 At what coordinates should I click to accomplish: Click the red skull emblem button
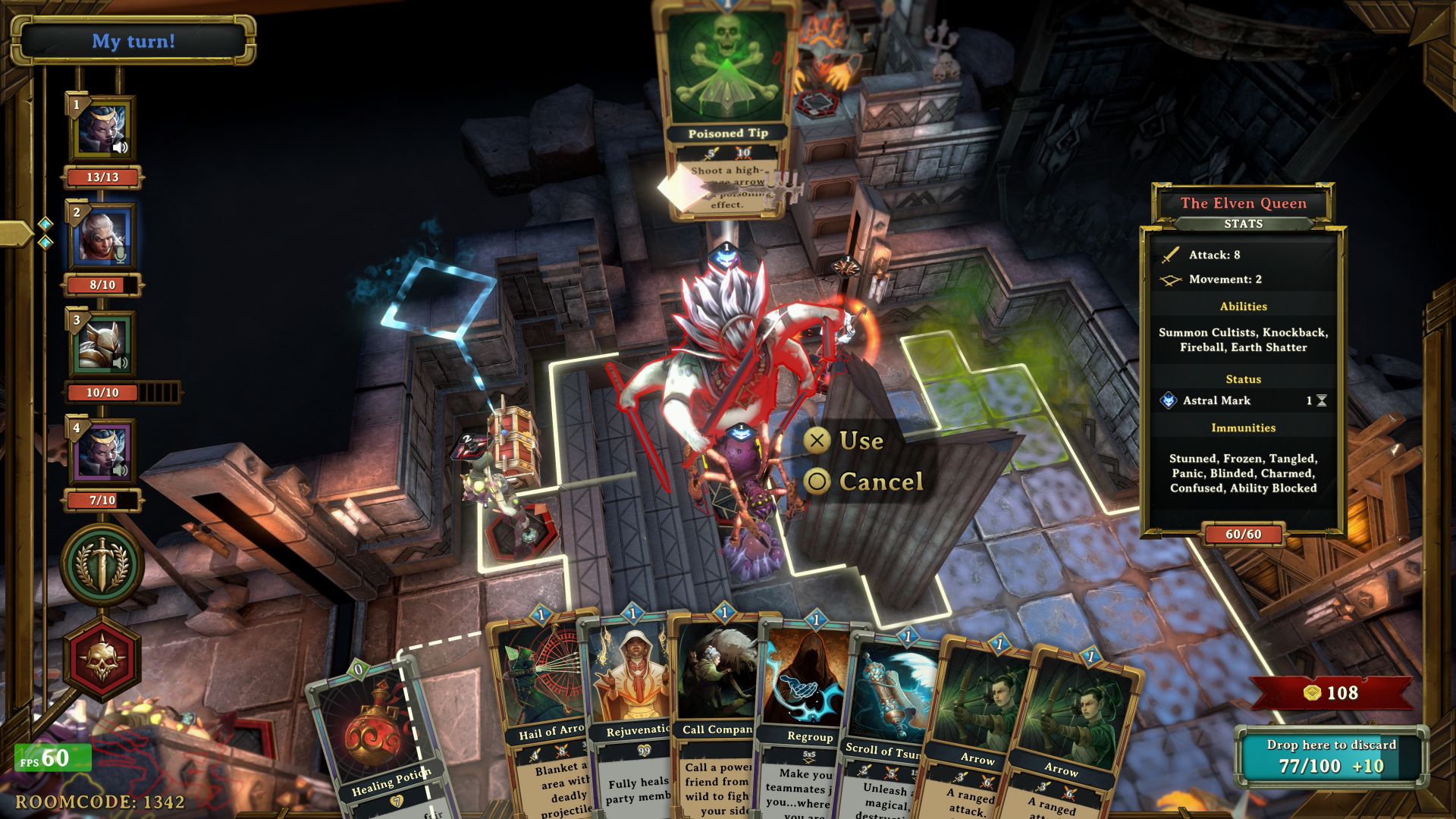point(102,658)
